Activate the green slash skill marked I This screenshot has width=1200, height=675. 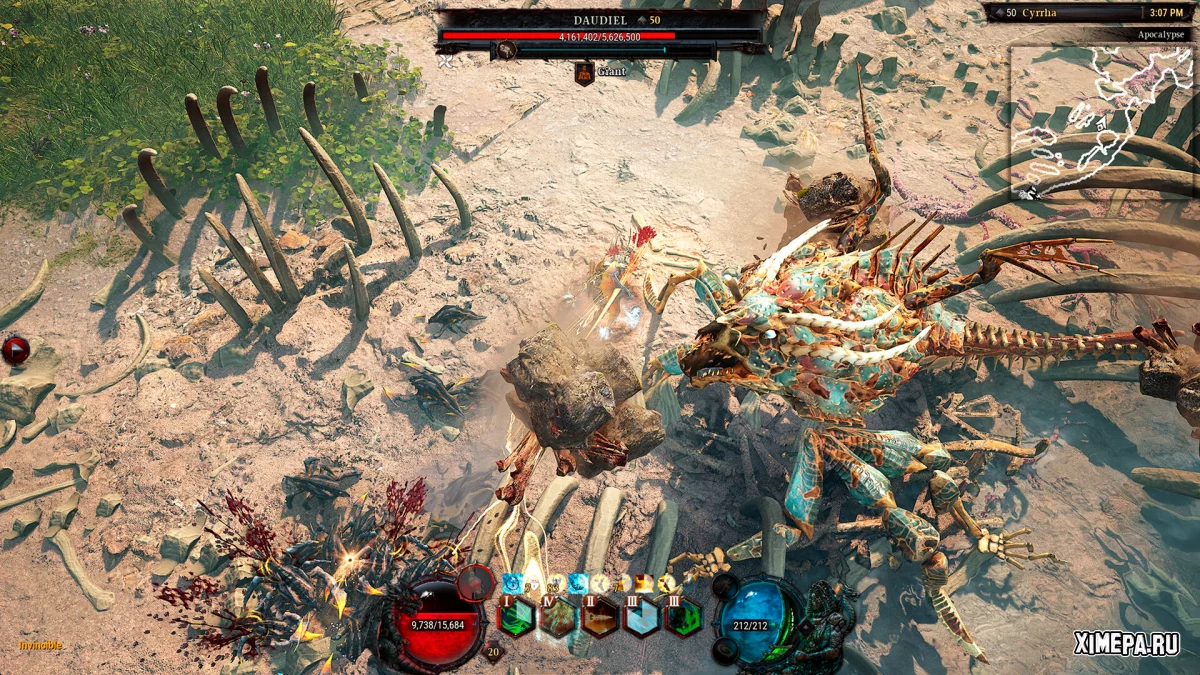coord(515,617)
